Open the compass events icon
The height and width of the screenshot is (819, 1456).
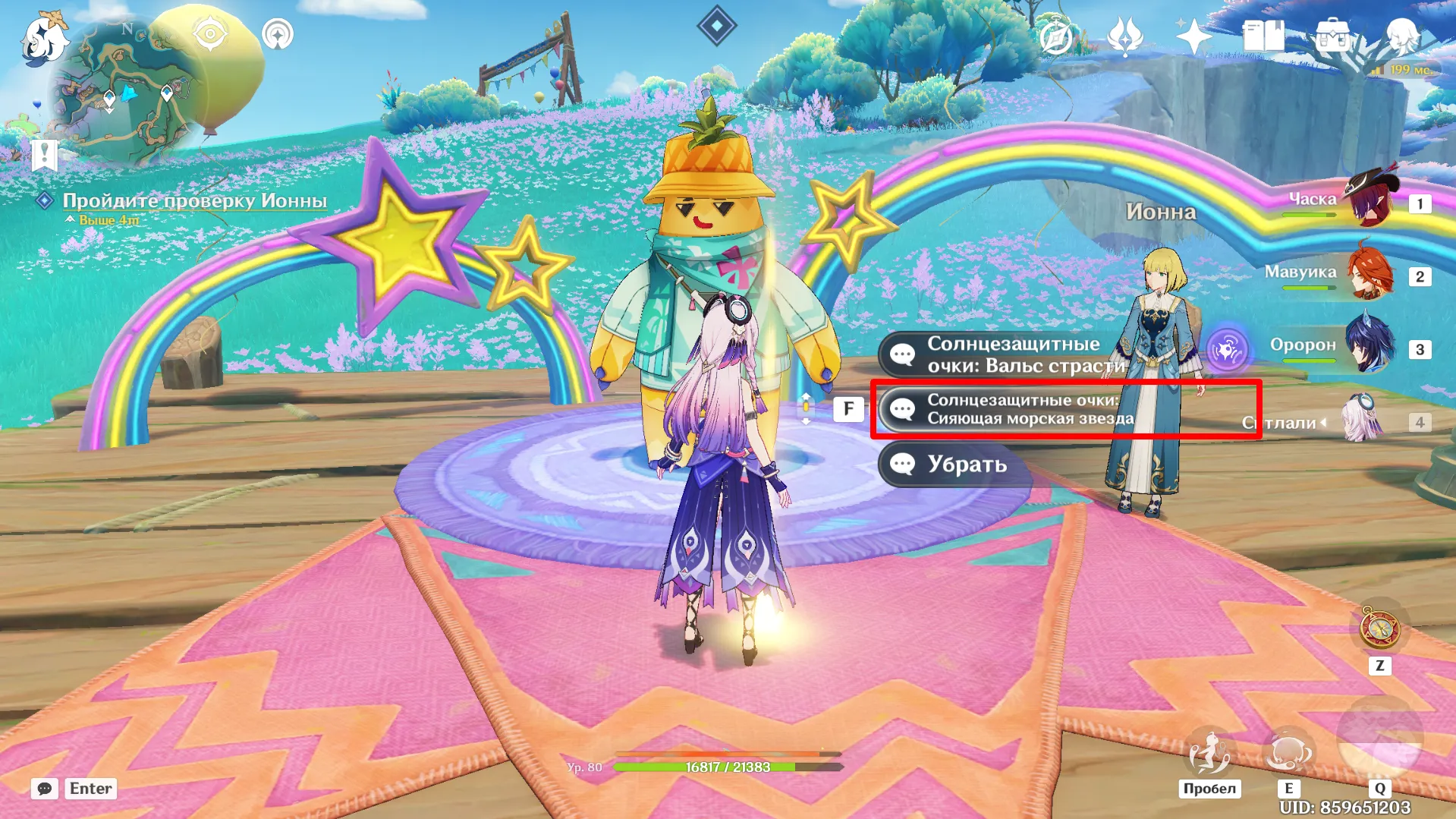[1056, 36]
